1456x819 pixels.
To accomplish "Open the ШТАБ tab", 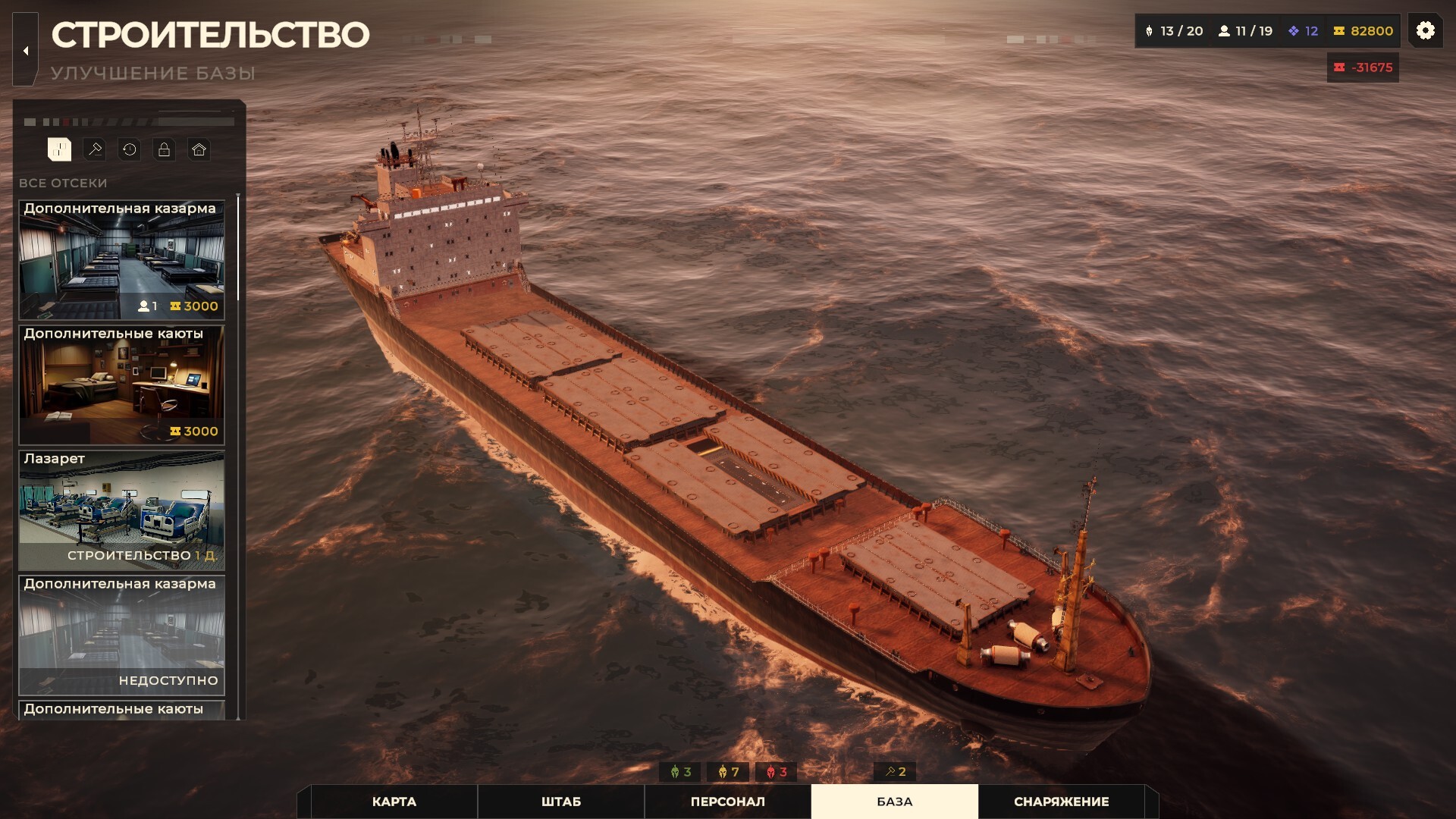I will click(560, 802).
